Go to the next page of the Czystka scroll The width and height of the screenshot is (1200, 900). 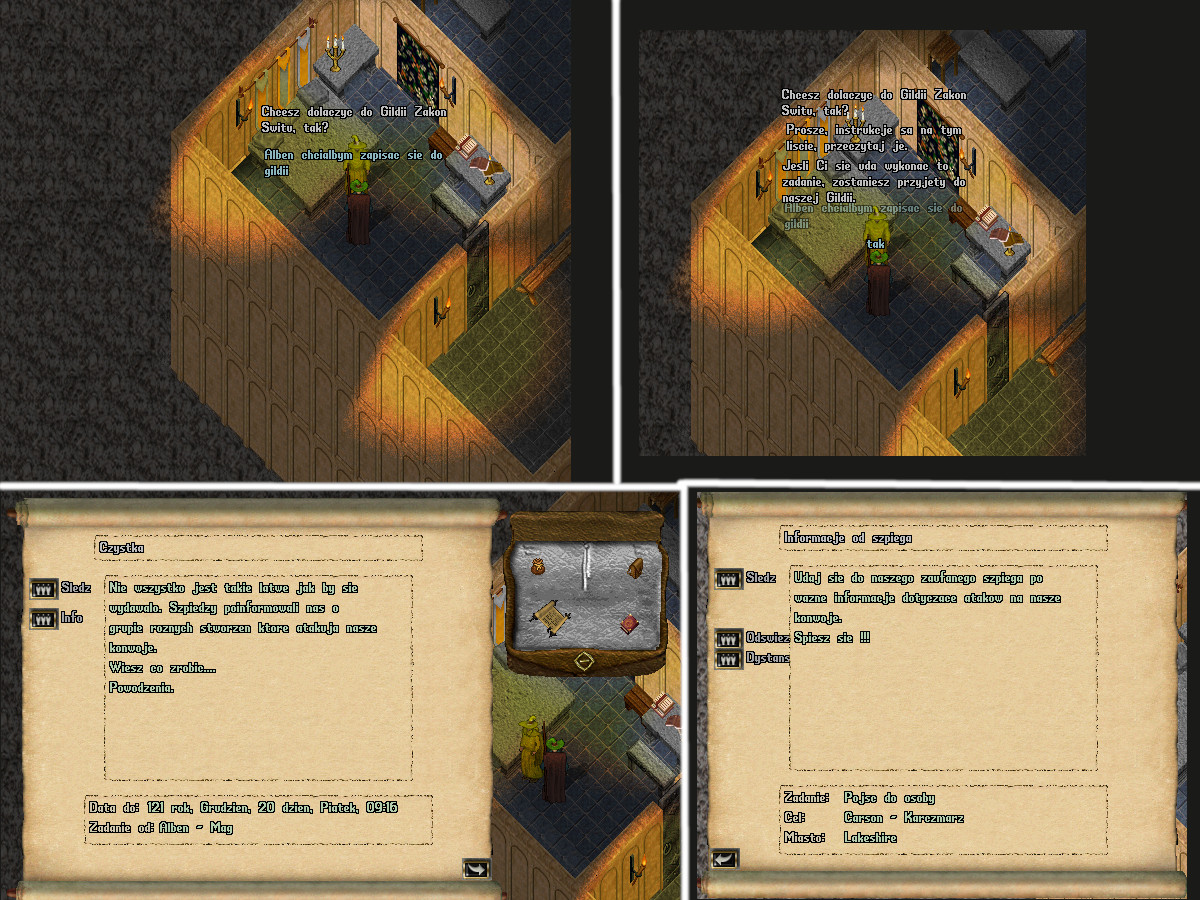476,868
